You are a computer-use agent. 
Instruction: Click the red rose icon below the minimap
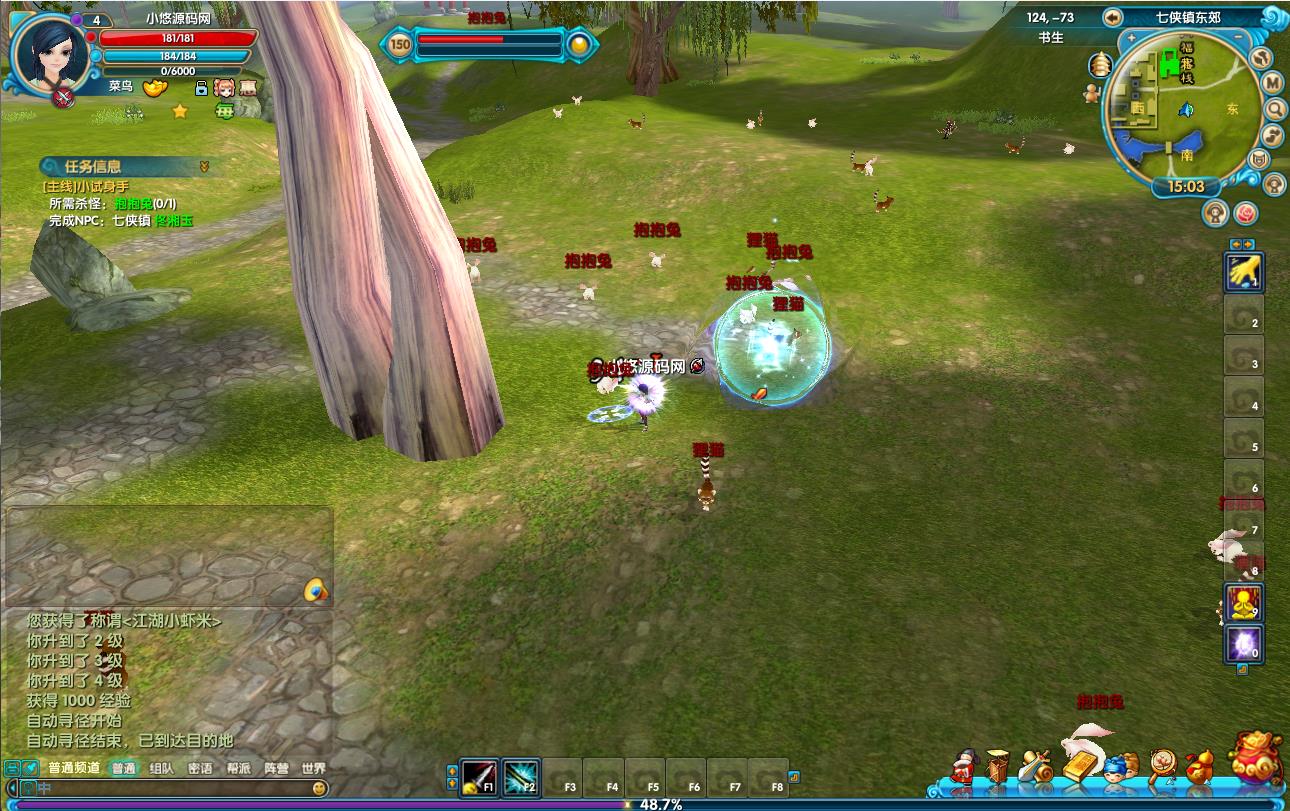[1245, 212]
